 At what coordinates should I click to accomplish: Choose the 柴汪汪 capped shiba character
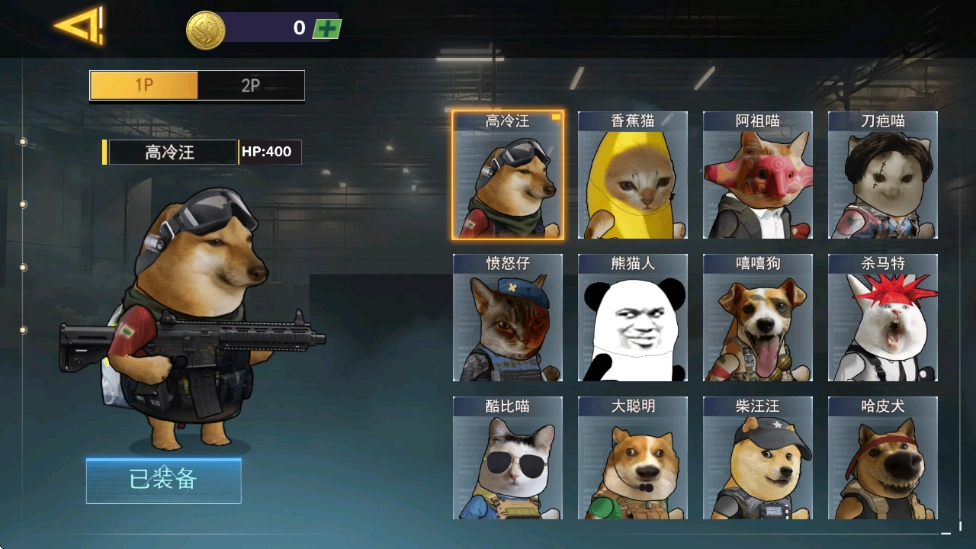(757, 459)
